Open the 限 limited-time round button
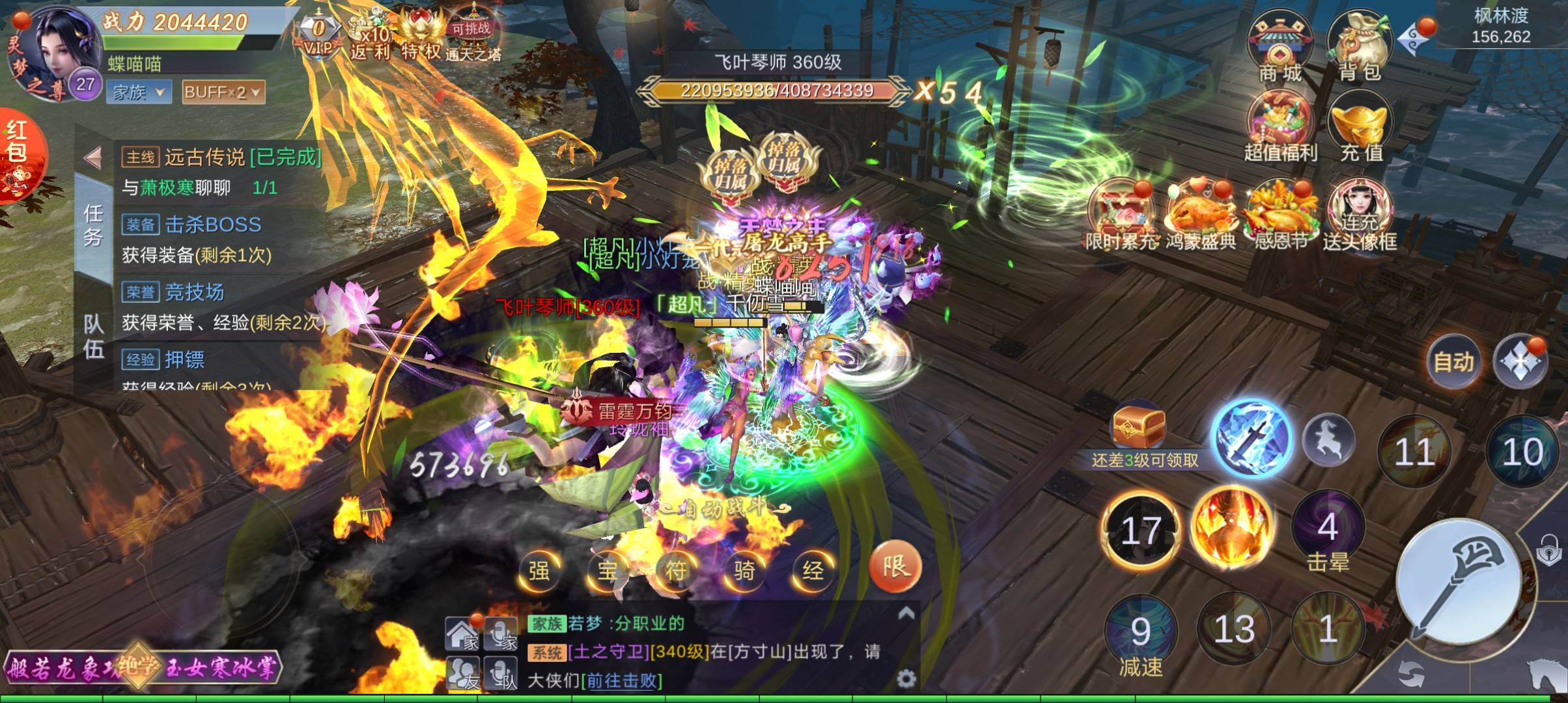This screenshot has height=703, width=1568. pos(895,566)
